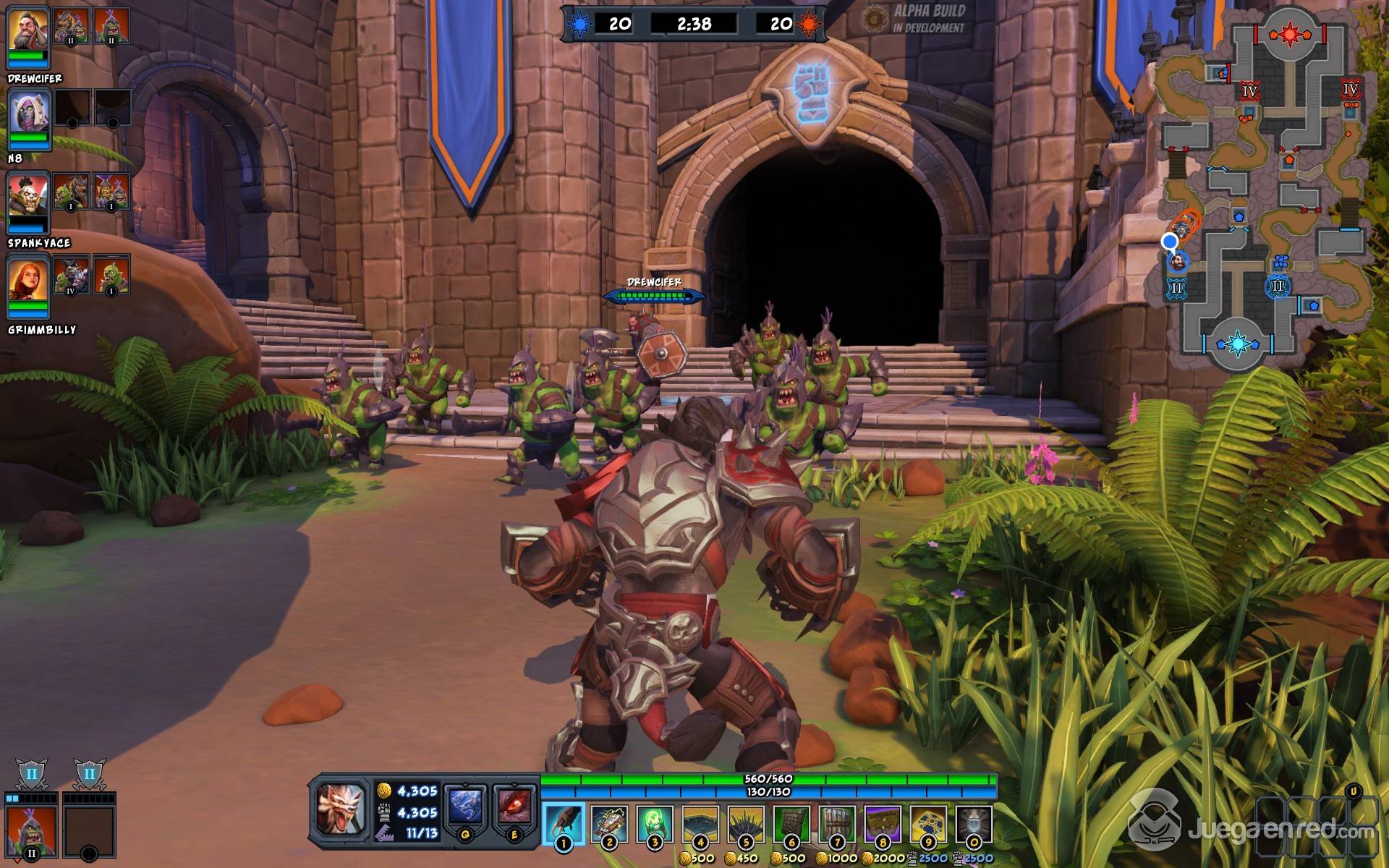
Task: Activate the blue wolf ability
Action: pyautogui.click(x=465, y=808)
